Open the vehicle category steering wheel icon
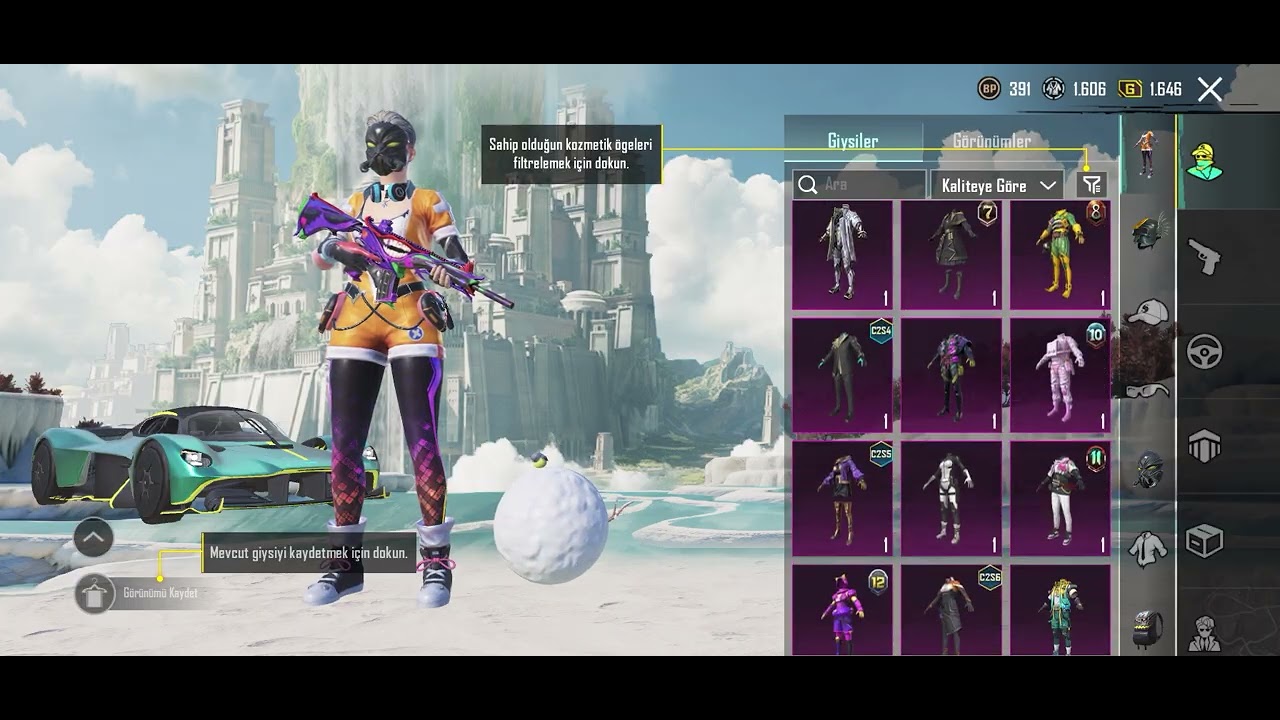Image resolution: width=1280 pixels, height=720 pixels. pos(1204,351)
